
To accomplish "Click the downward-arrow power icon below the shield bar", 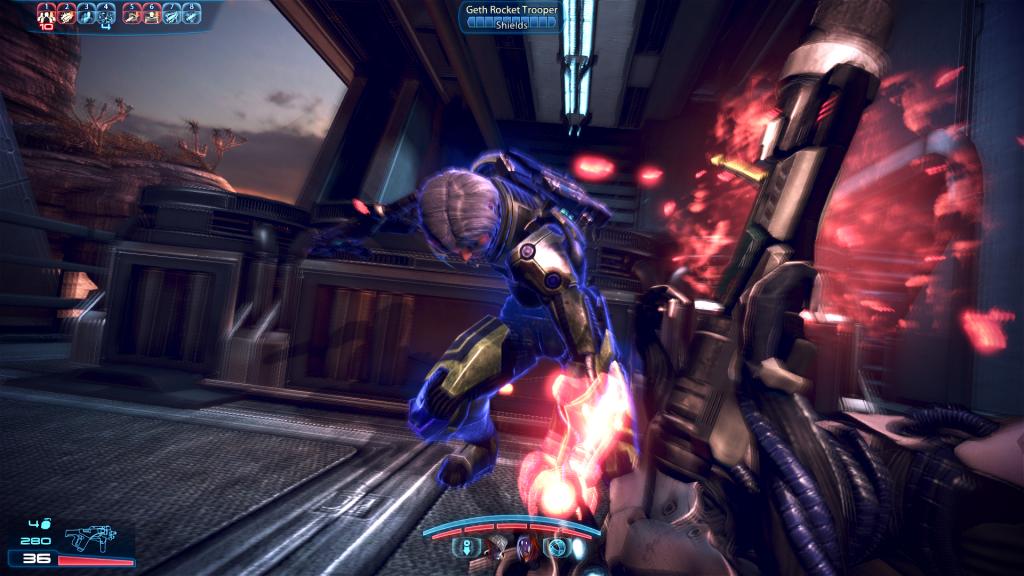I will (x=466, y=548).
